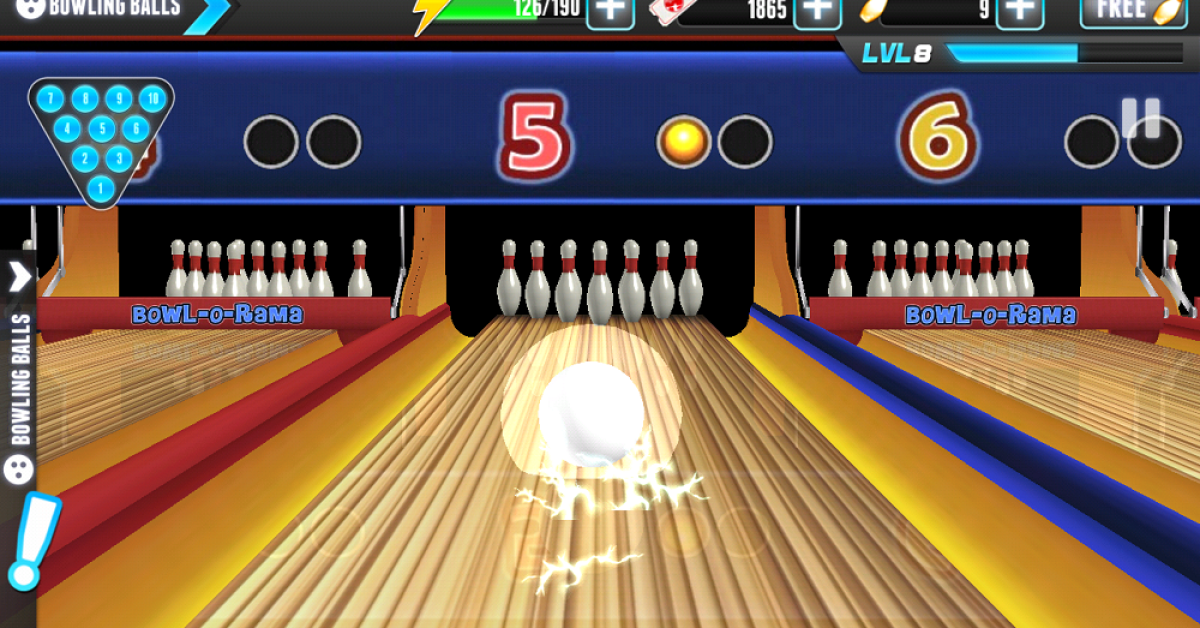
Task: Buy more gold pins with plus button
Action: pos(1020,11)
